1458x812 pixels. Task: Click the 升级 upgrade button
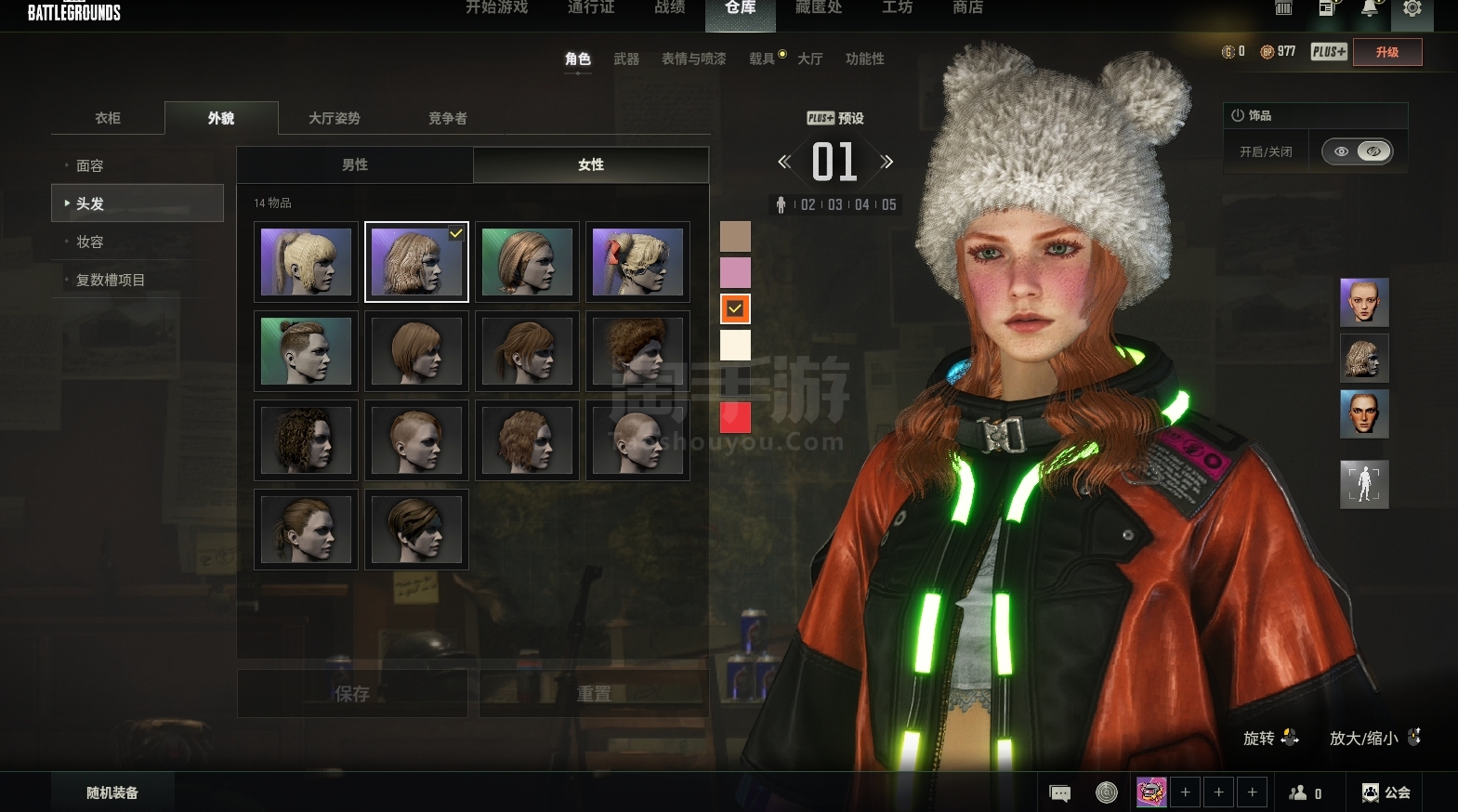click(1386, 52)
